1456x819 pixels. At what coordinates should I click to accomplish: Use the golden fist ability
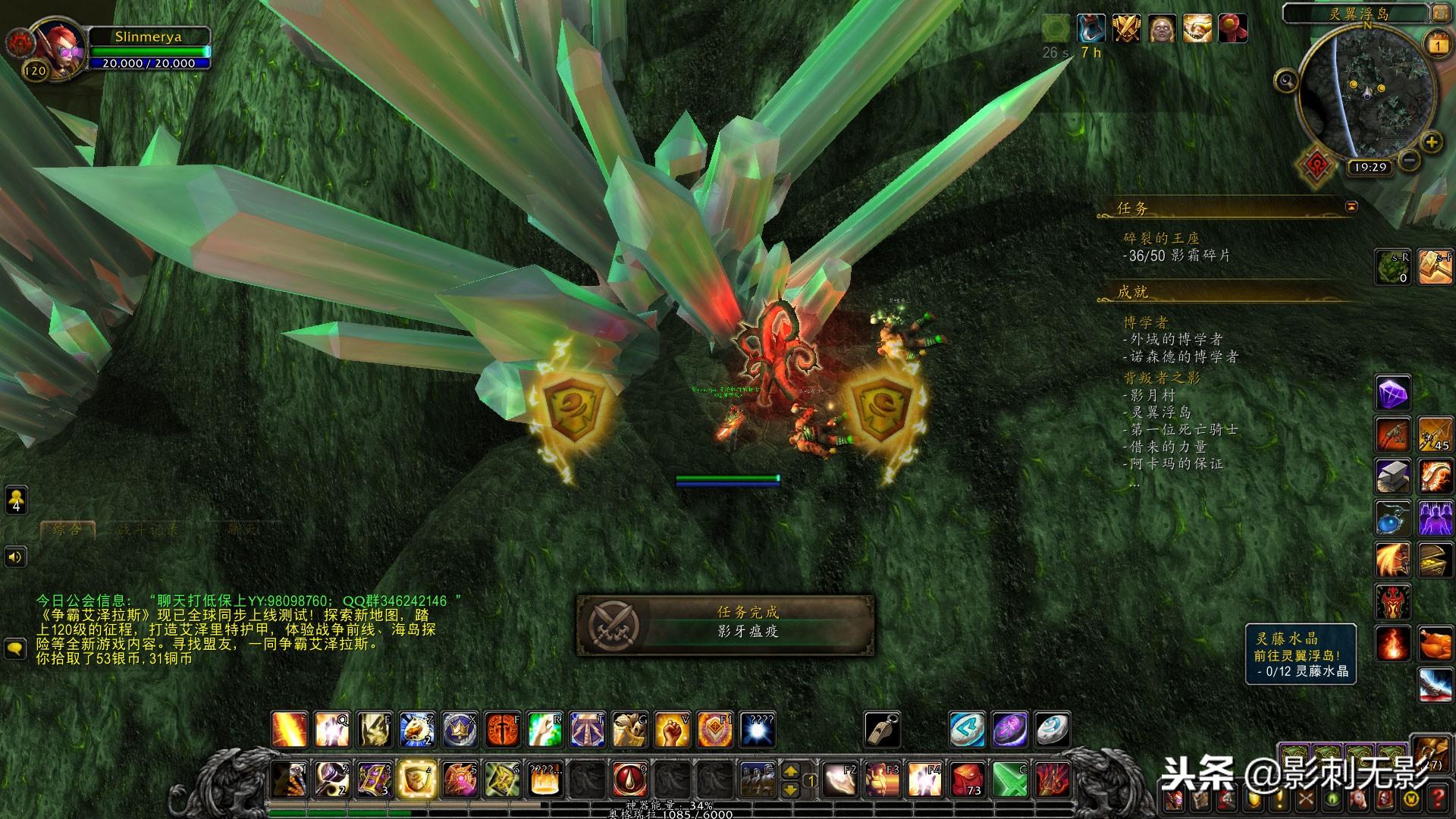click(x=672, y=730)
